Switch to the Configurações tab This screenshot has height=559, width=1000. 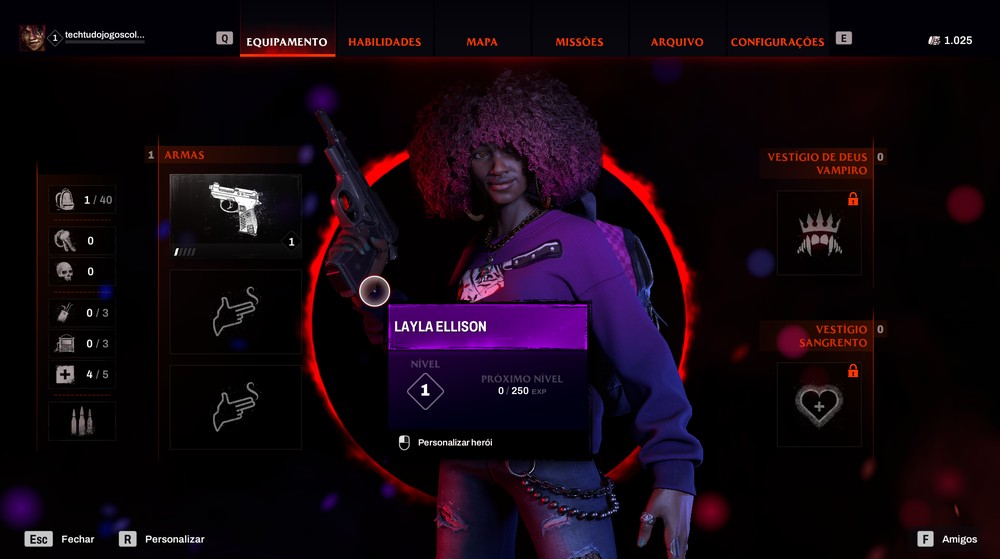(777, 42)
